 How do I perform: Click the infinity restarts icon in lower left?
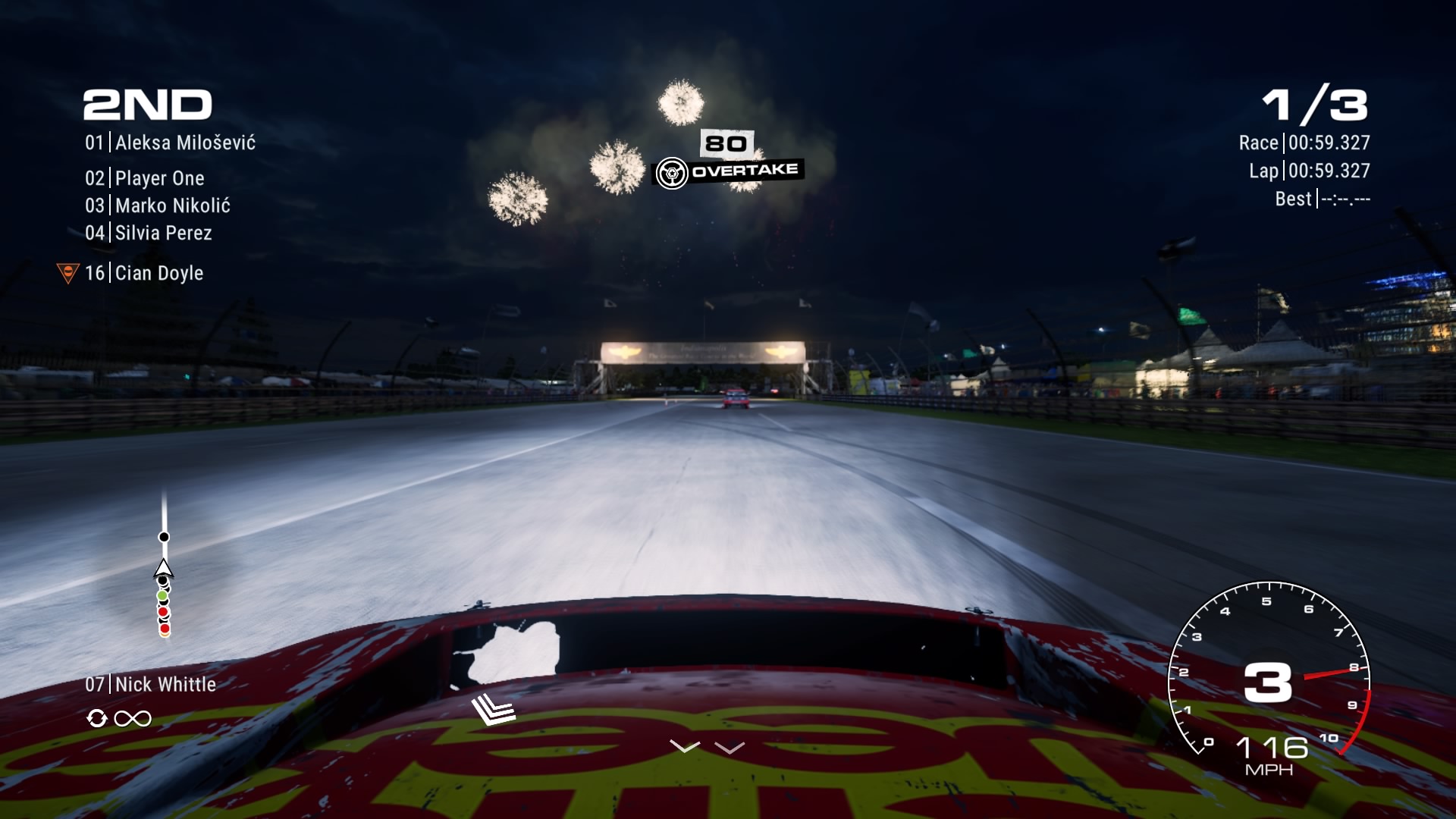(134, 717)
